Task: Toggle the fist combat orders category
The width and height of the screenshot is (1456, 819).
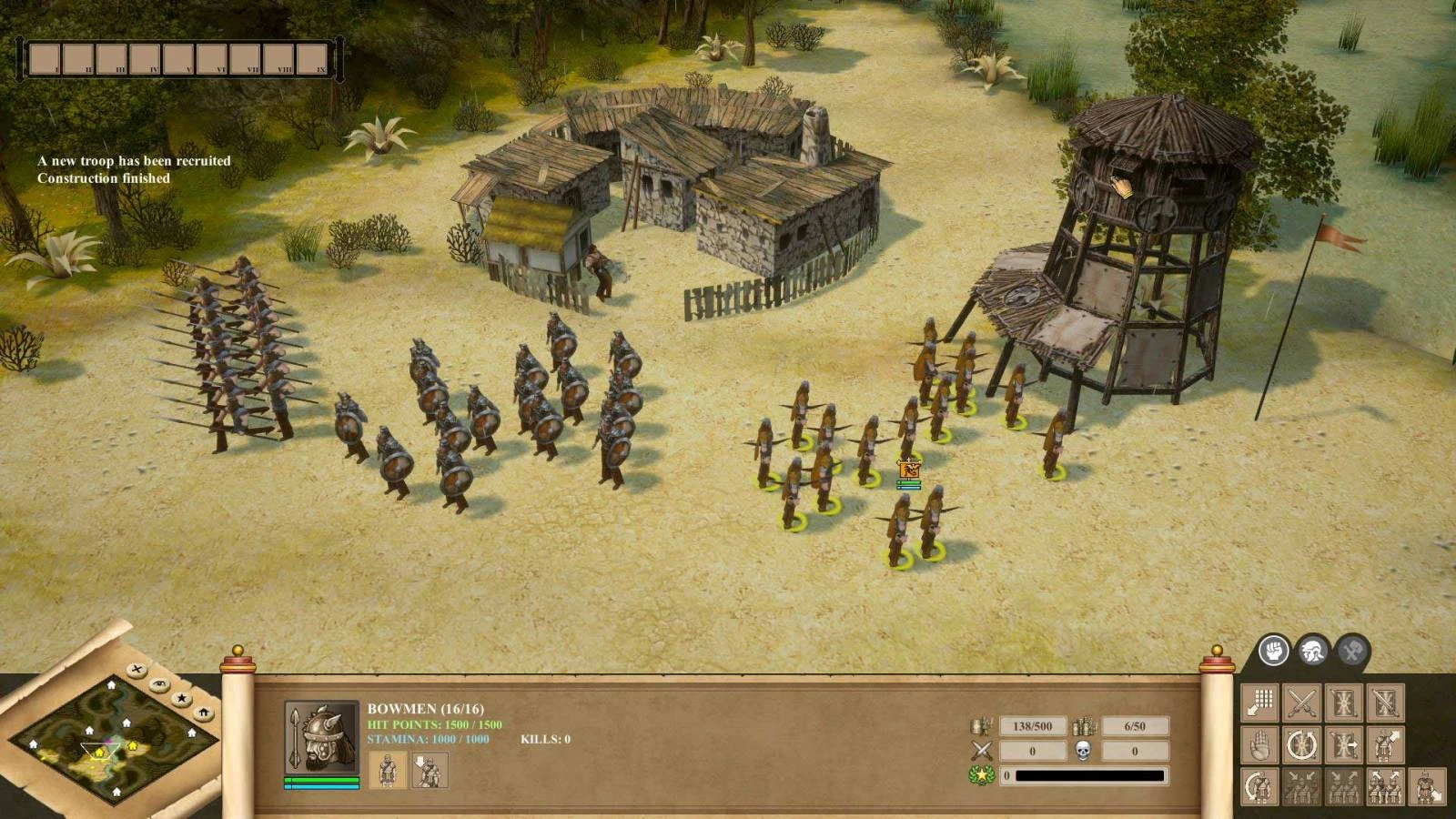Action: click(1274, 652)
